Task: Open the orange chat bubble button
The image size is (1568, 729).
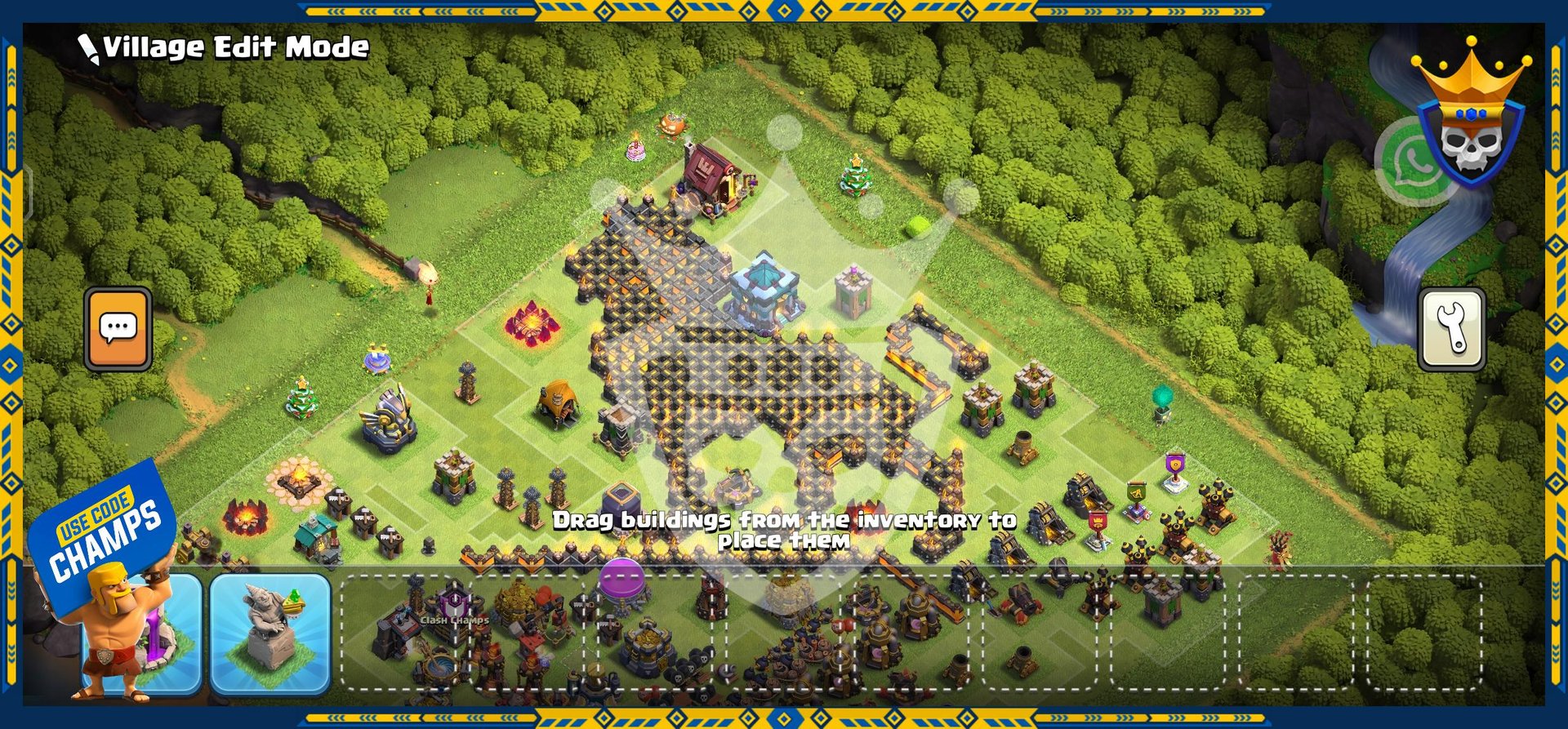Action: pyautogui.click(x=118, y=328)
